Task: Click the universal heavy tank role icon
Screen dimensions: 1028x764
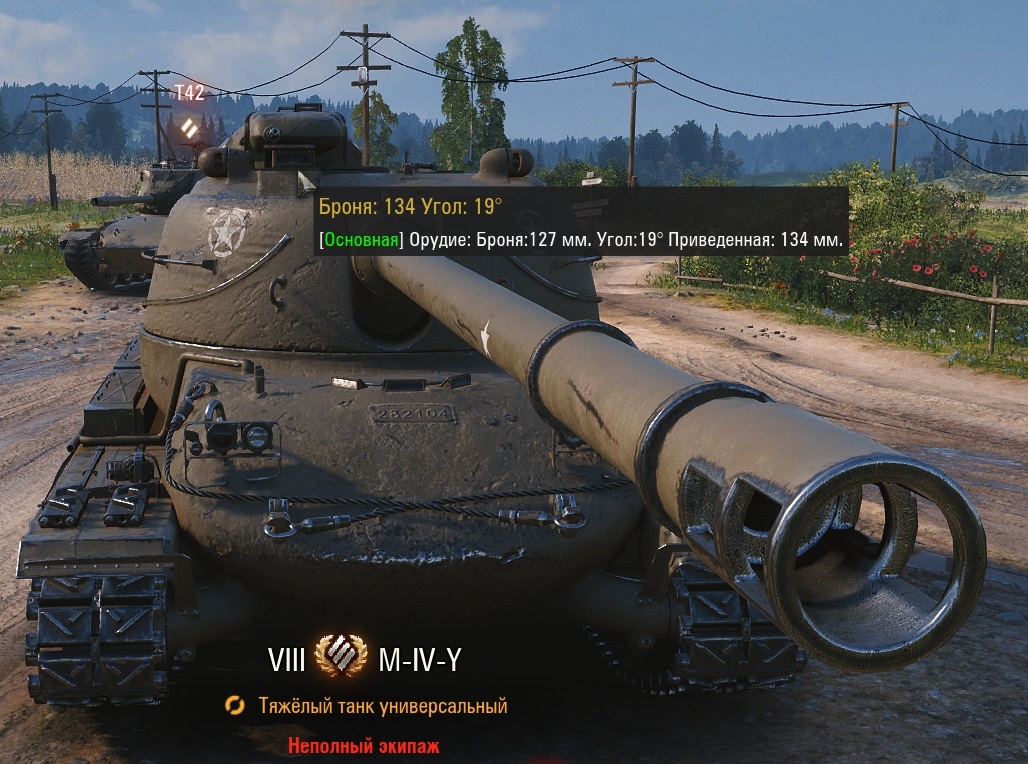Action: 235,706
